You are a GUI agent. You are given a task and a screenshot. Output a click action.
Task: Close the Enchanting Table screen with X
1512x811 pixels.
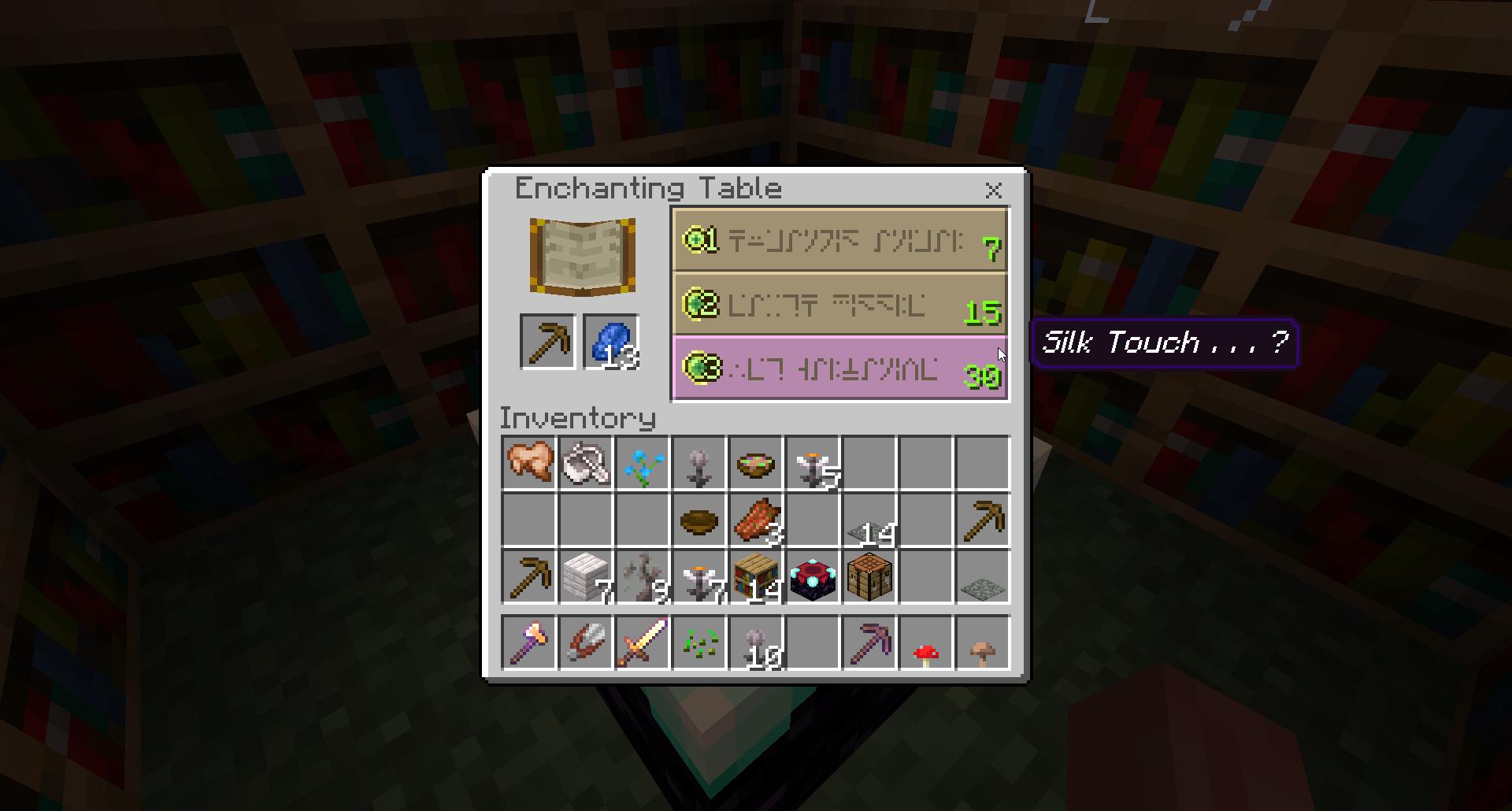[994, 191]
